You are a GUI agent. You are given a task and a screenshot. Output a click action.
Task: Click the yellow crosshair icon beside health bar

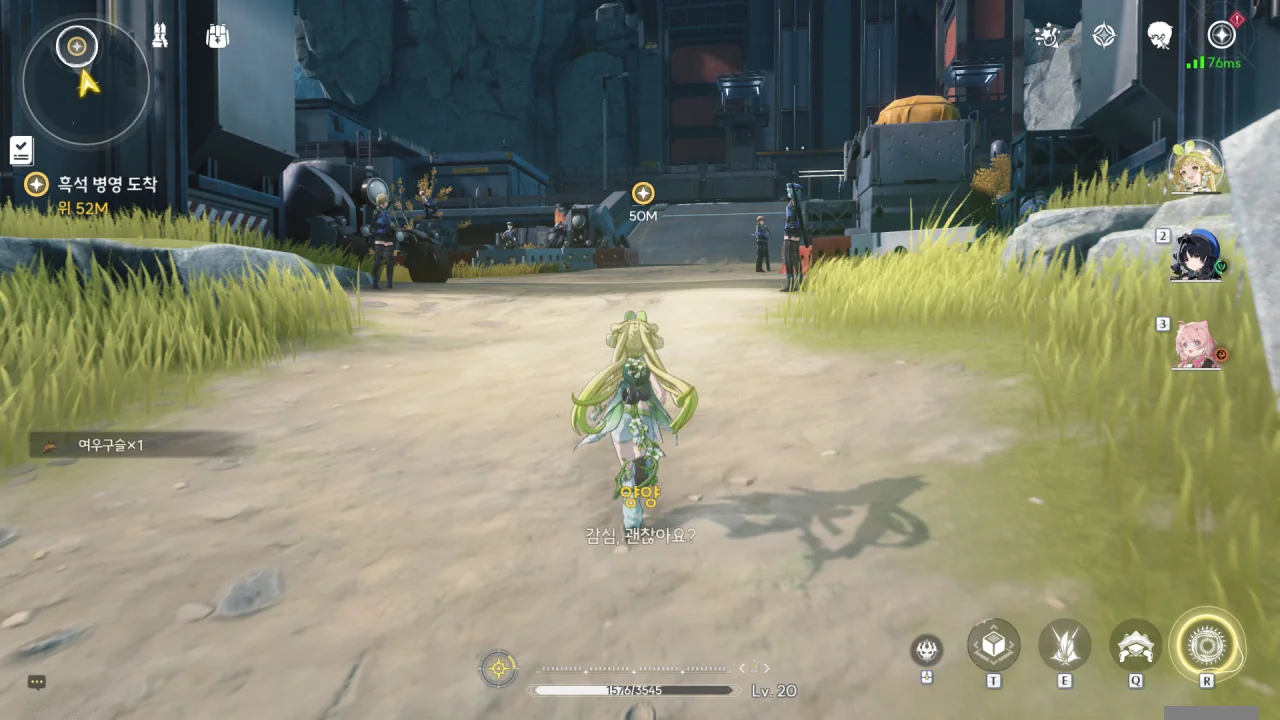pos(498,668)
